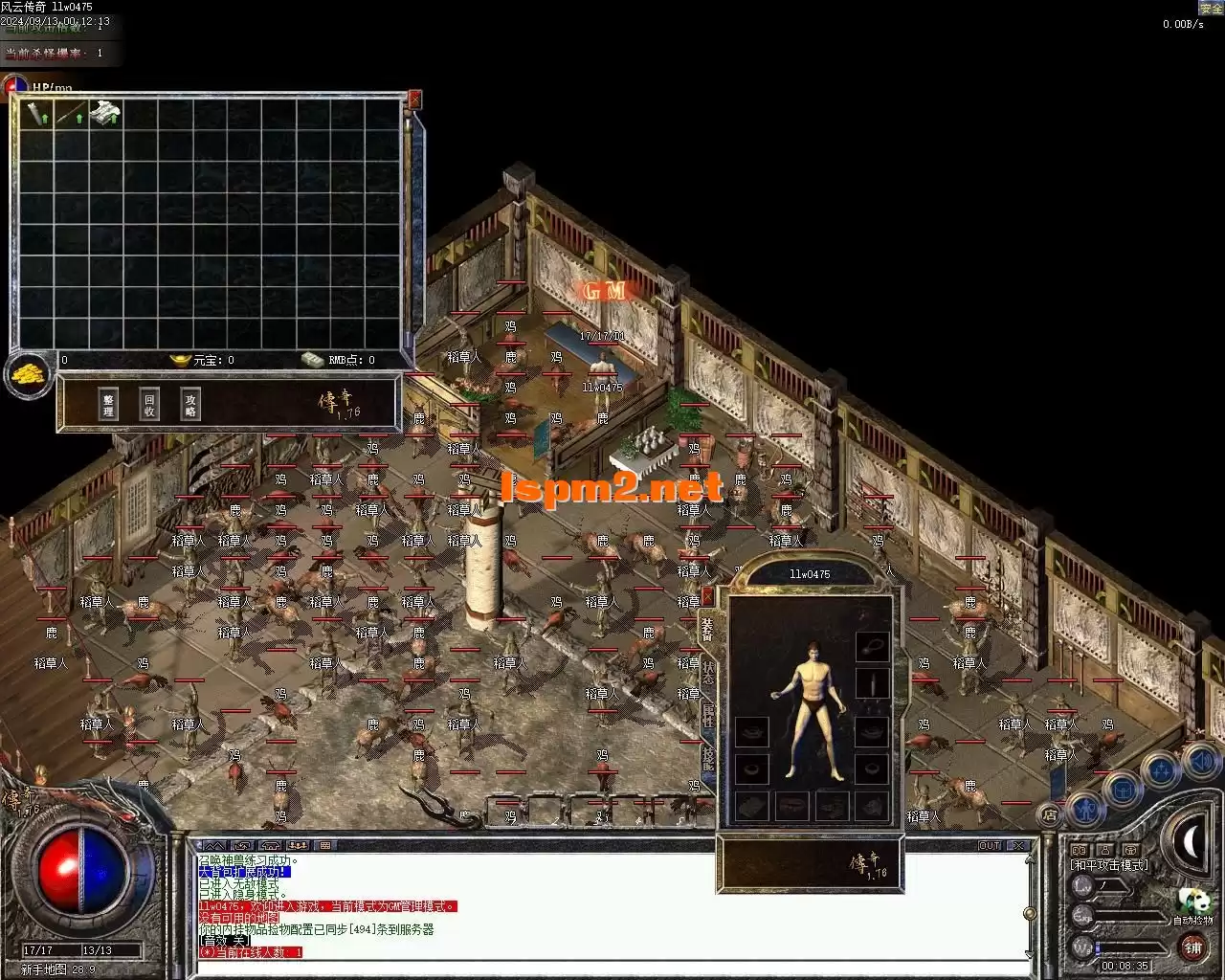Viewport: 1225px width, 980px height.
Task: Click the 整理 sort button
Action: pyautogui.click(x=108, y=405)
